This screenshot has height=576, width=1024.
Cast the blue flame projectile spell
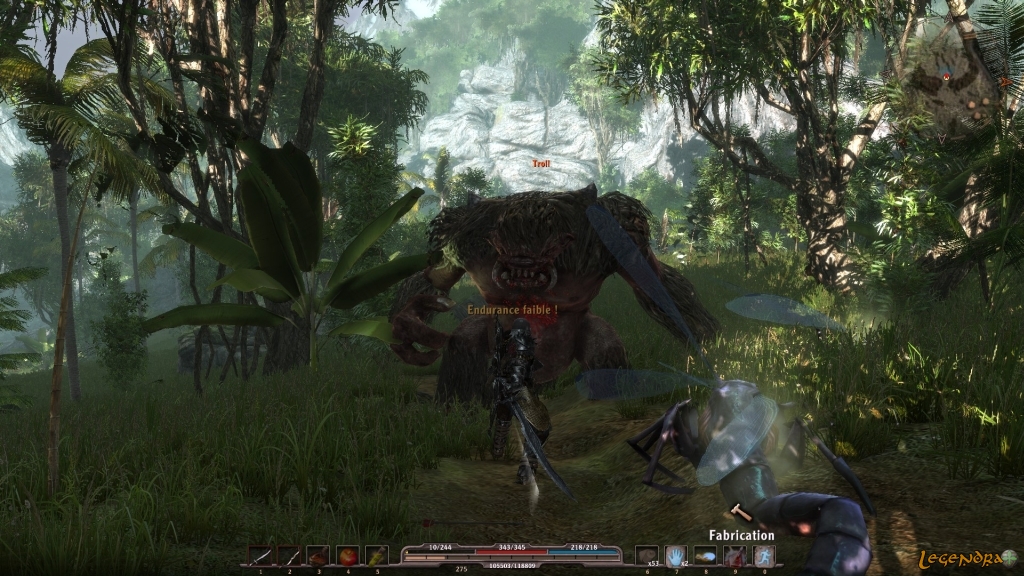[x=705, y=555]
